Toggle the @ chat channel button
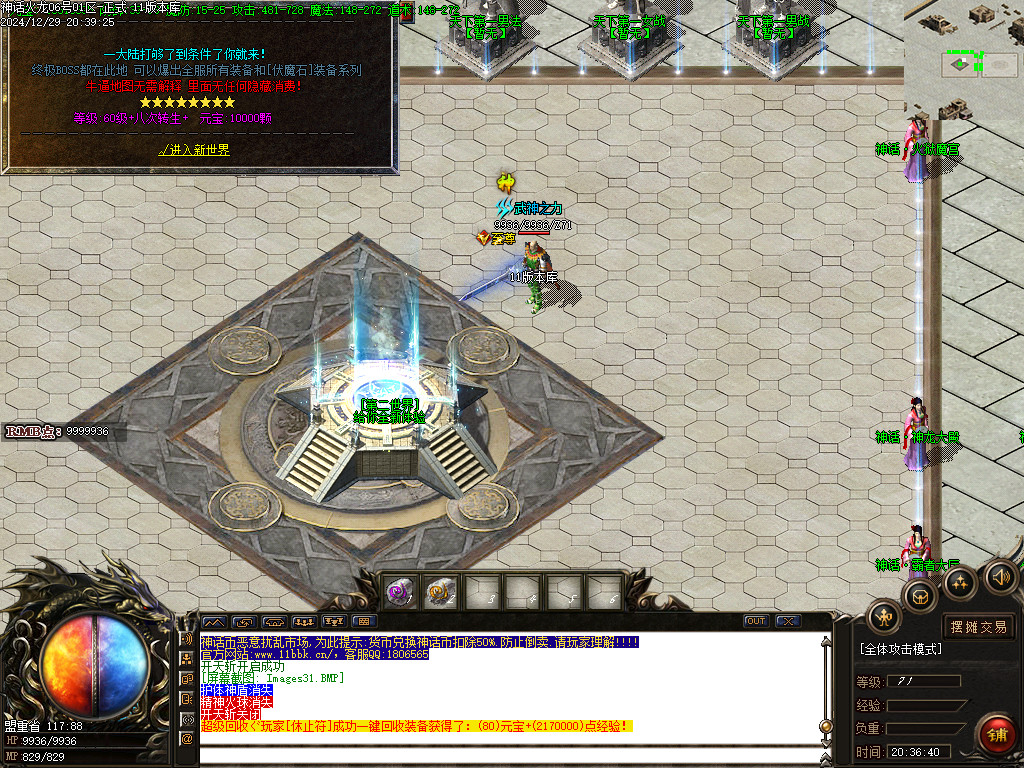The height and width of the screenshot is (768, 1024). pyautogui.click(x=186, y=738)
